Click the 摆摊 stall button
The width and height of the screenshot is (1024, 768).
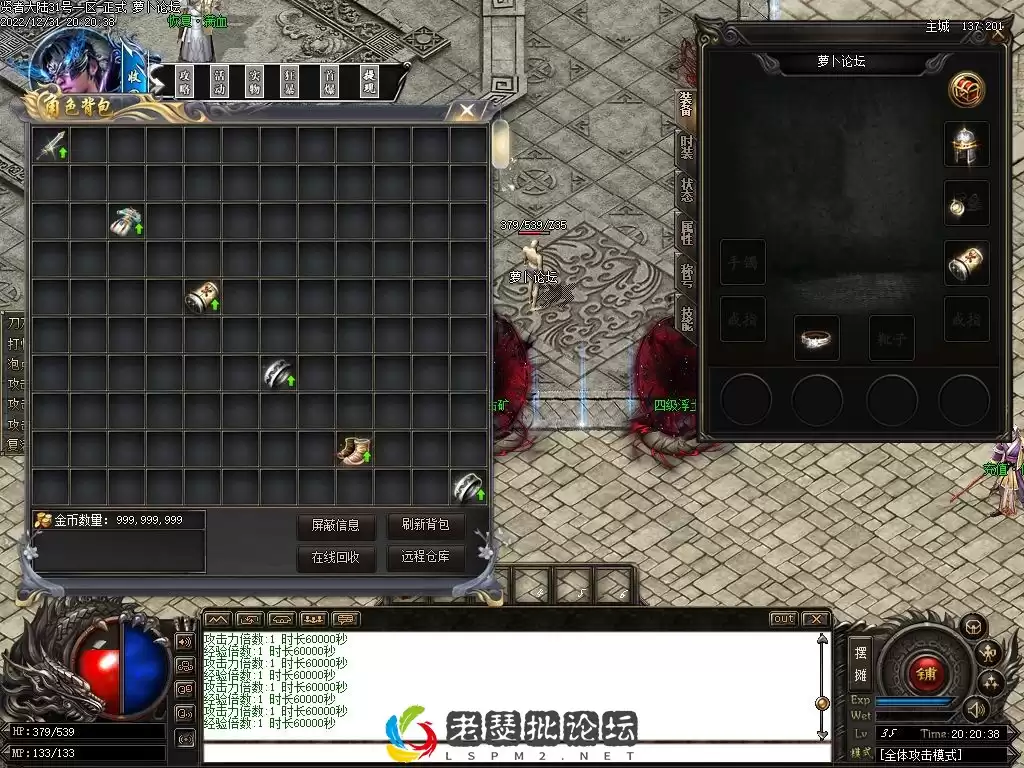point(860,660)
